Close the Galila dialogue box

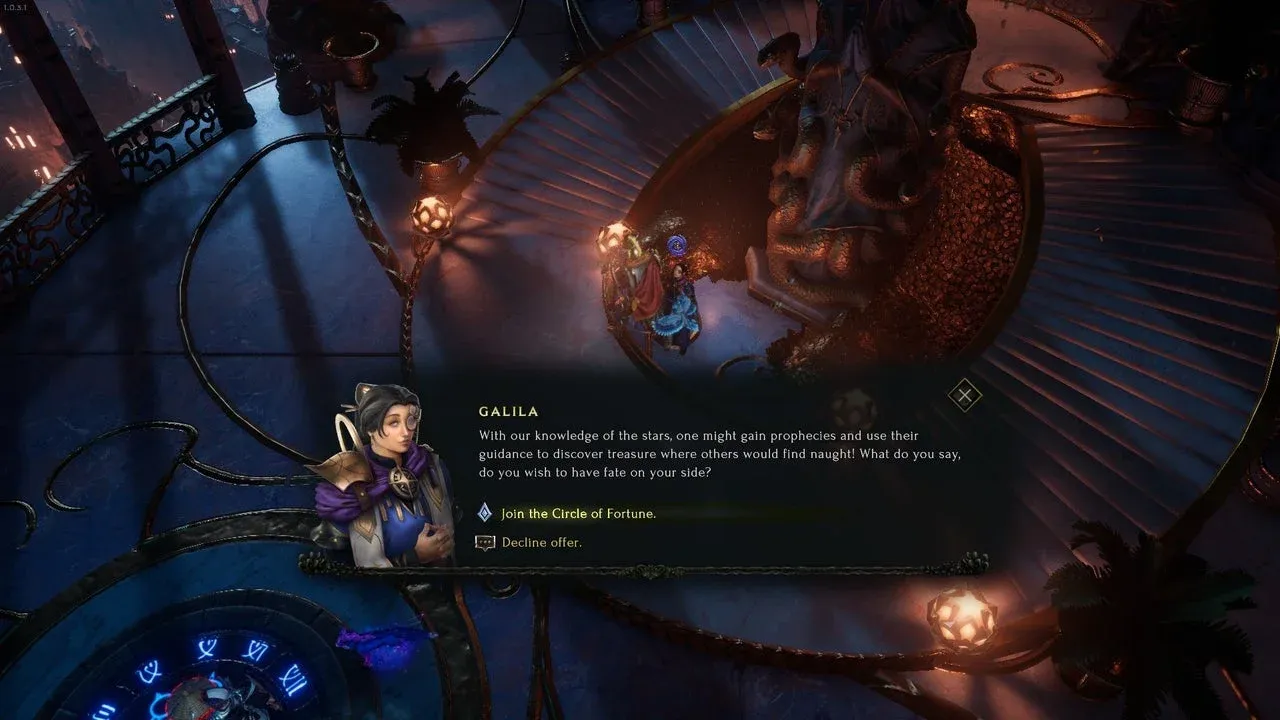964,395
